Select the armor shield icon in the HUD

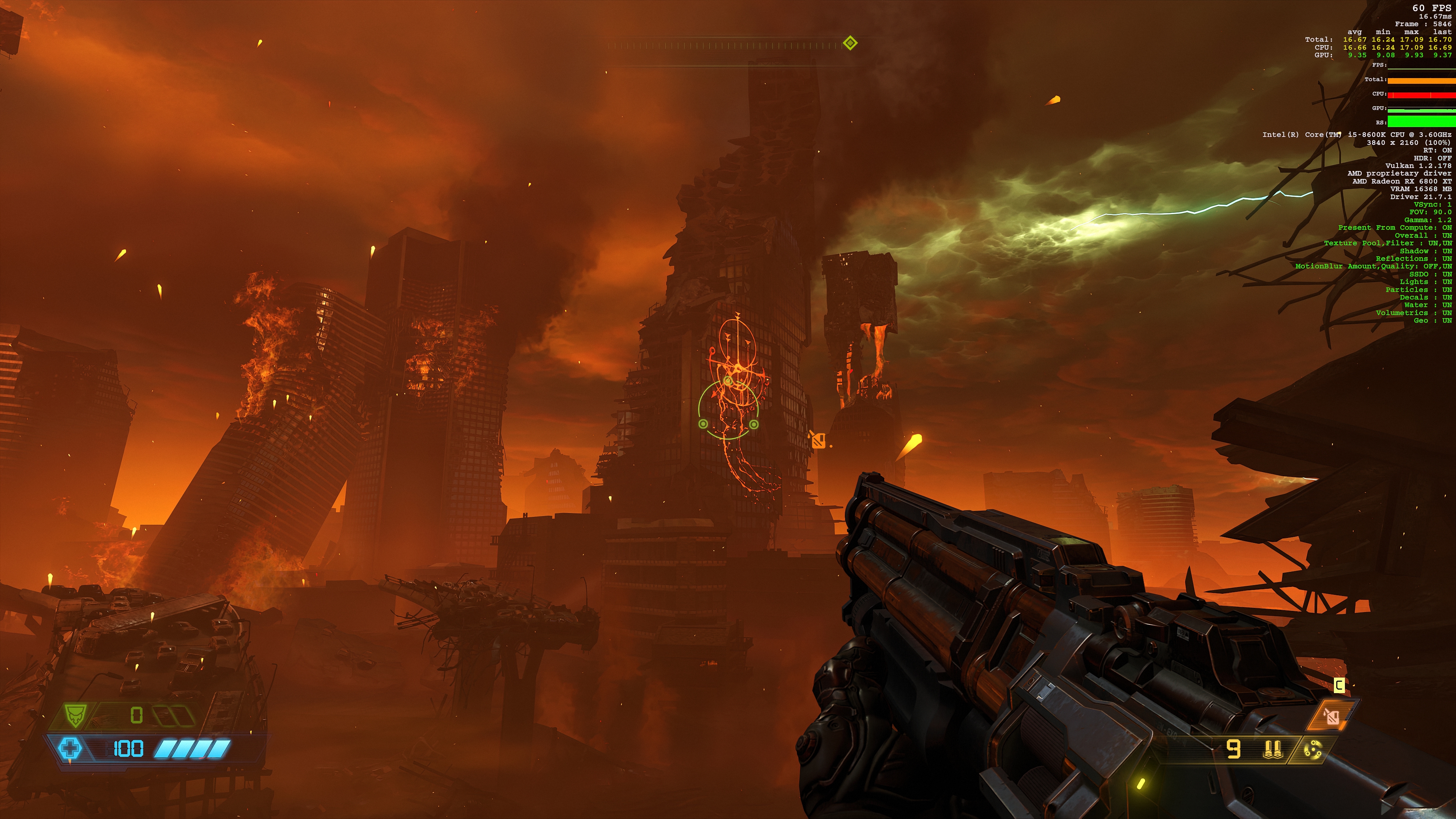coord(75,714)
